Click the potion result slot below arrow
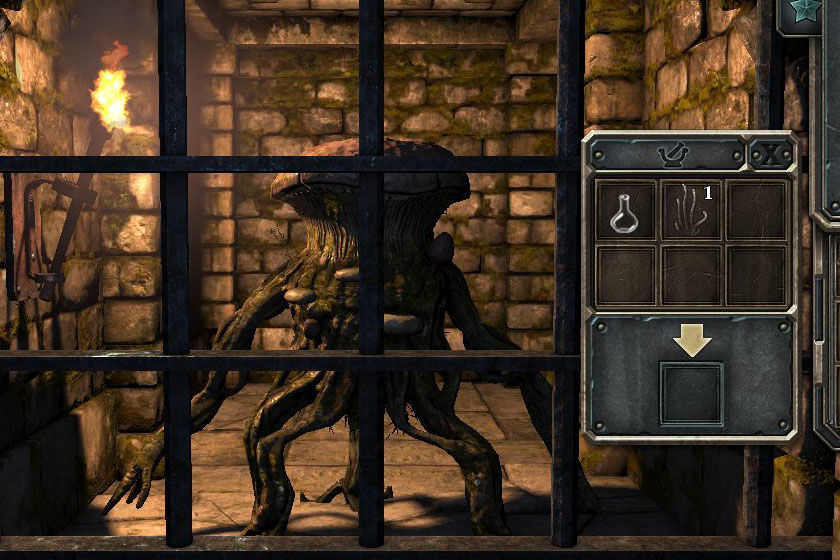 coord(691,393)
